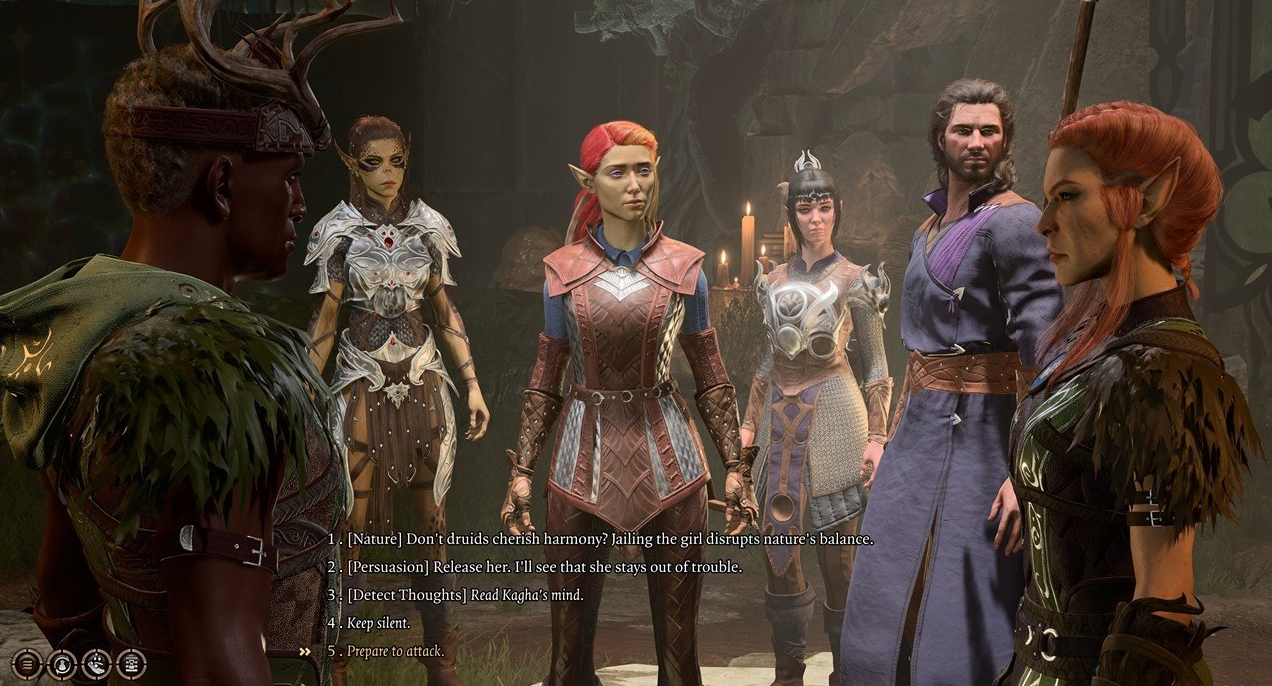
Task: Open the stacked-lines menu icon
Action: (x=28, y=663)
